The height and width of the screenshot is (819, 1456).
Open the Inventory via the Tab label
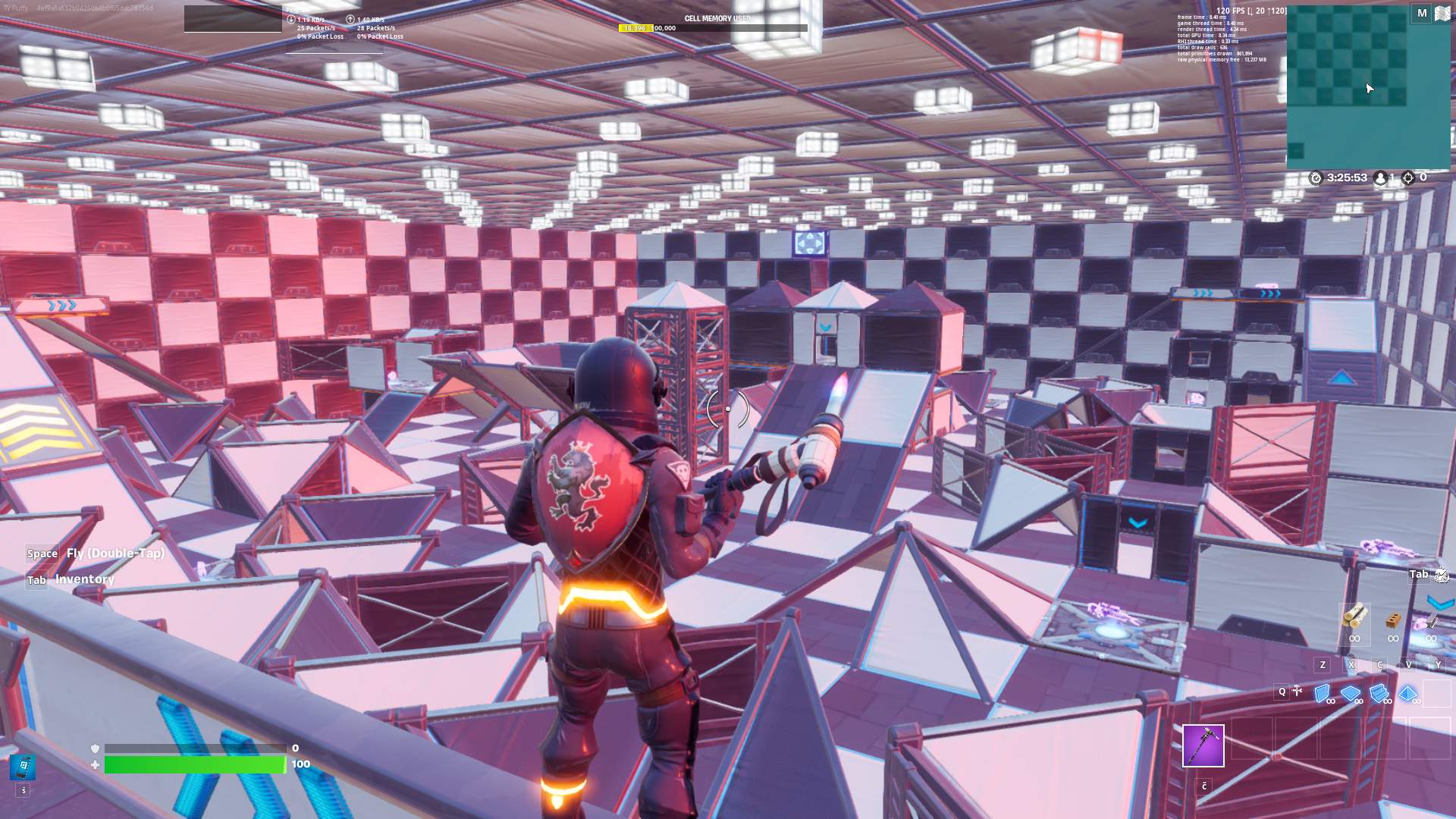36,579
